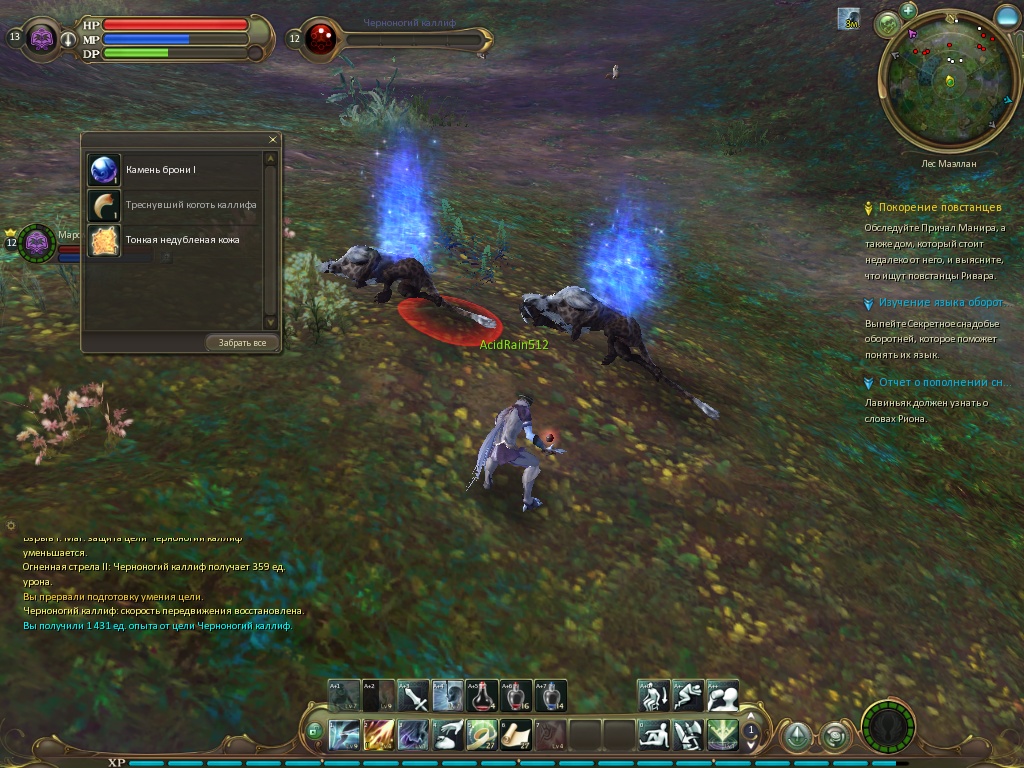
Task: Take the 'Камень брони I' loot item
Action: pyautogui.click(x=104, y=170)
